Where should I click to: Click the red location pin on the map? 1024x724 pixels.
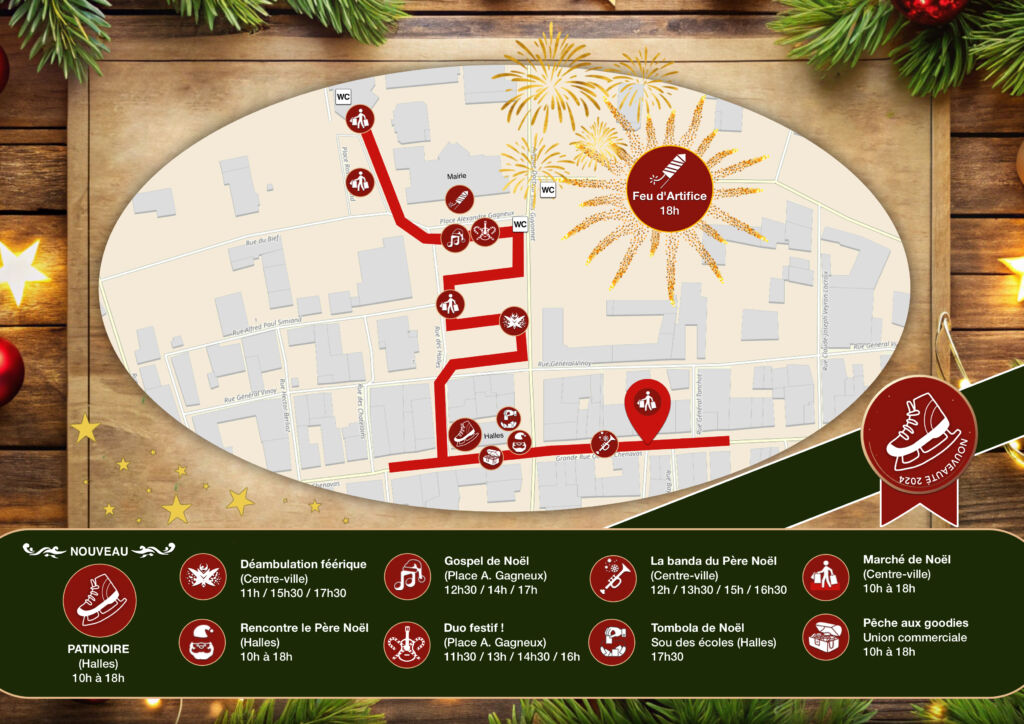[x=647, y=405]
